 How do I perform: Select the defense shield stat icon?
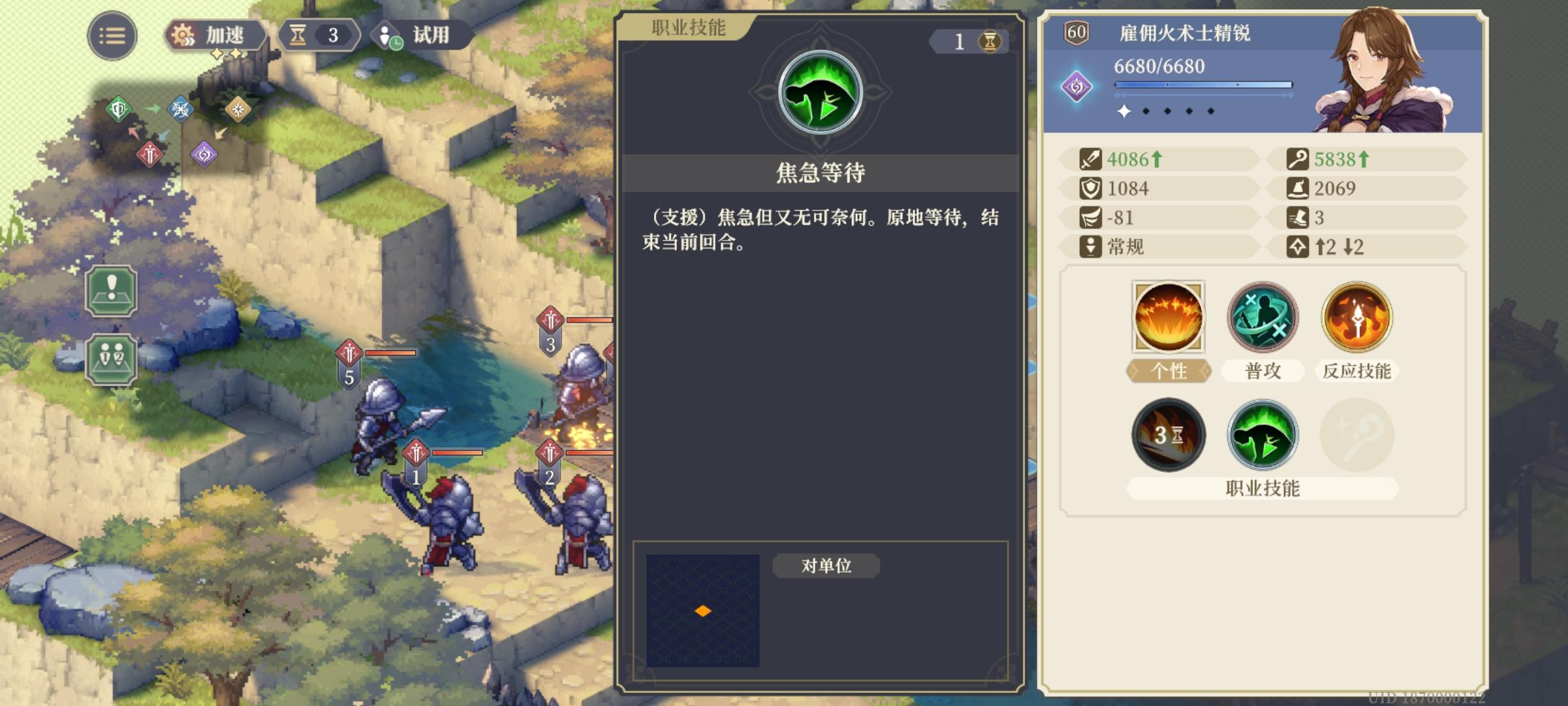click(1092, 188)
